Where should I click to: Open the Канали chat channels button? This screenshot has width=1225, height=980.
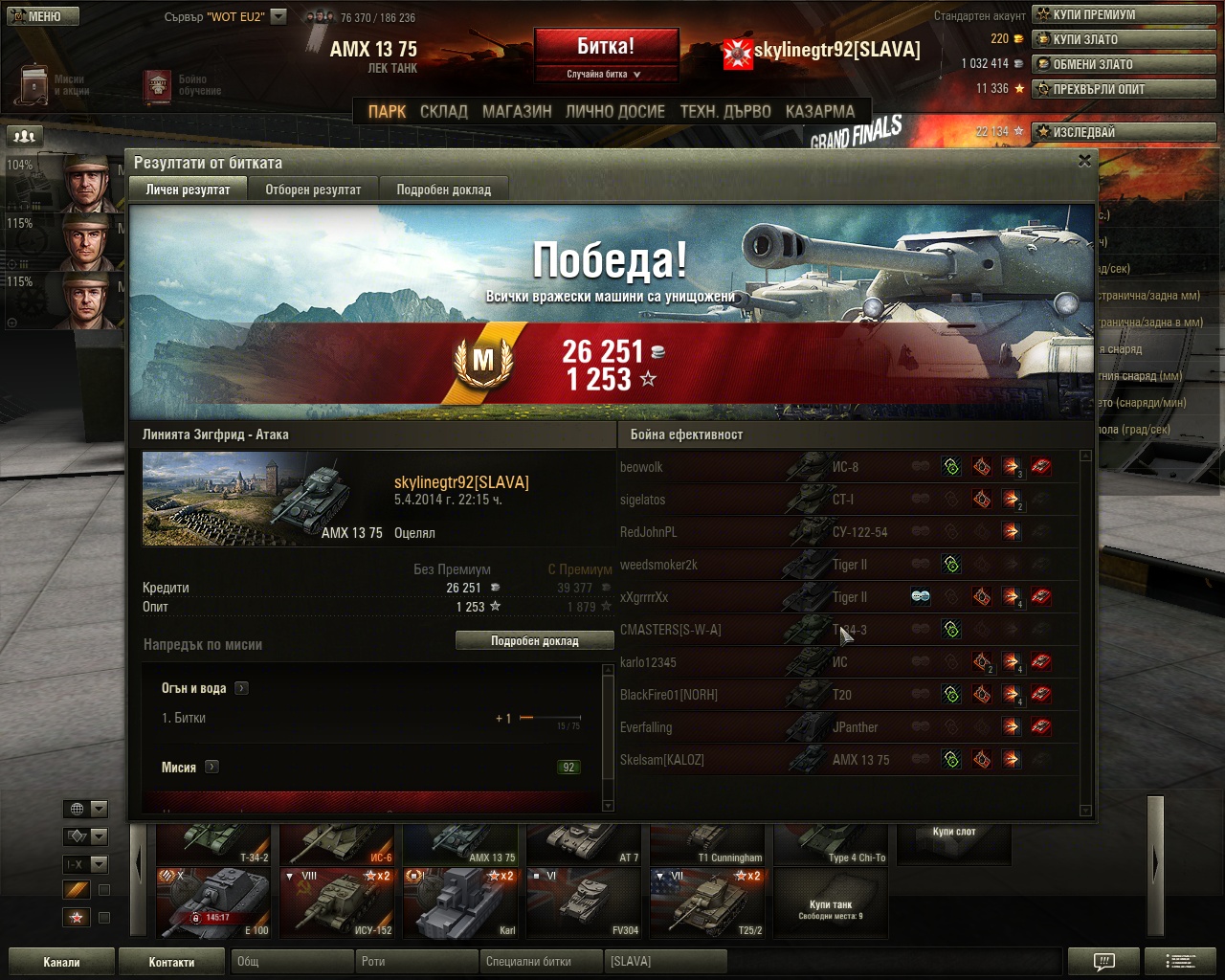tap(61, 962)
